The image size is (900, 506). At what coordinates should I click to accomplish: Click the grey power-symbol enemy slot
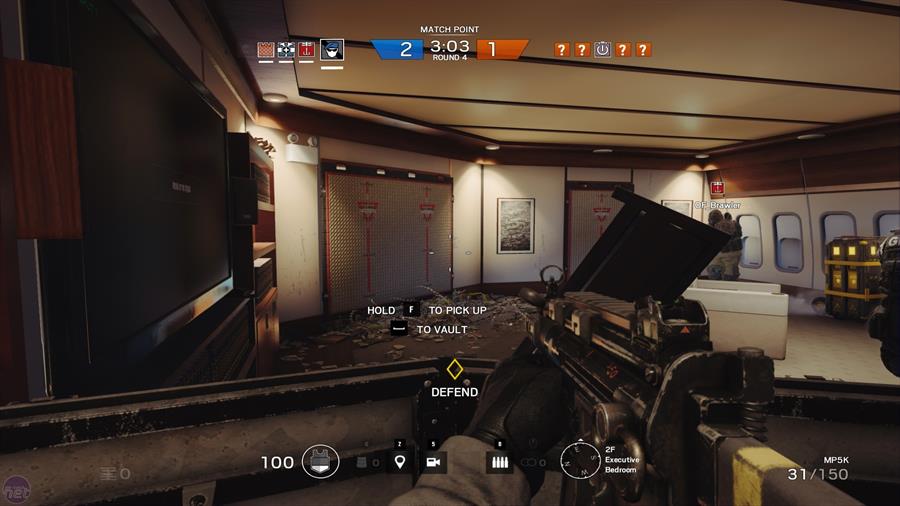click(602, 49)
